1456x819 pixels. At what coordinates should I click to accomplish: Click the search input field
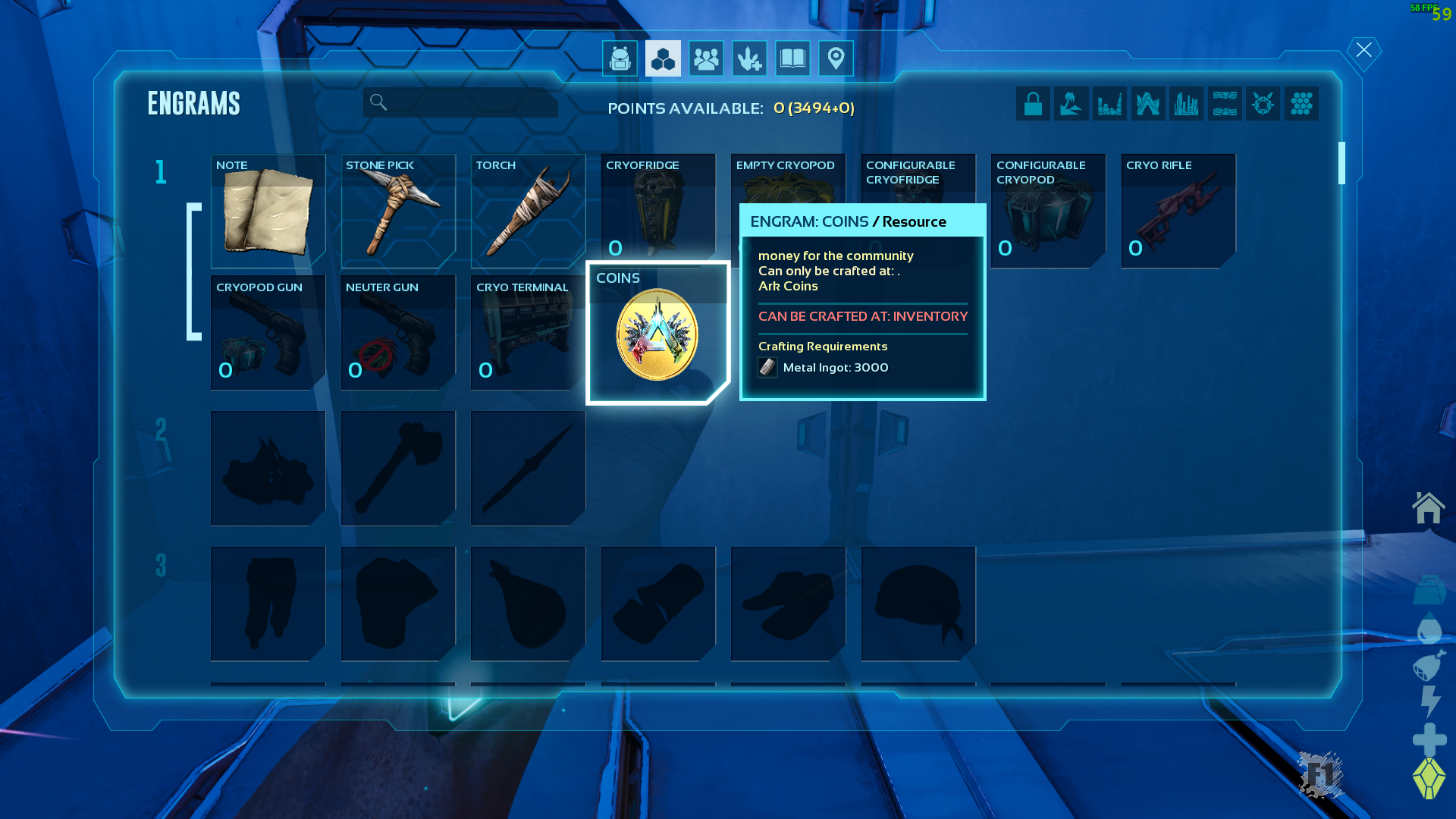(460, 102)
